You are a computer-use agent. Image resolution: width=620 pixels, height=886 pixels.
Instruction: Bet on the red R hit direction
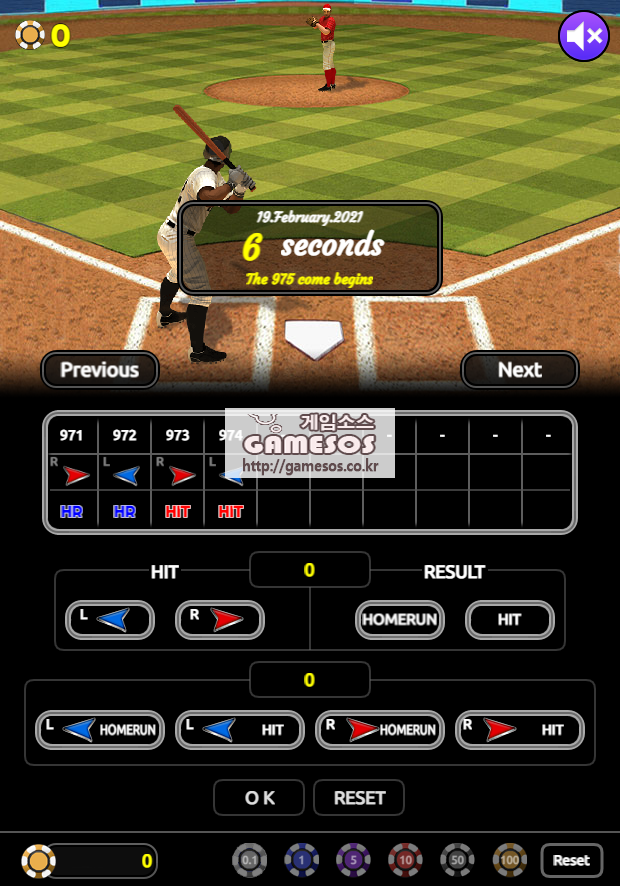(x=220, y=620)
